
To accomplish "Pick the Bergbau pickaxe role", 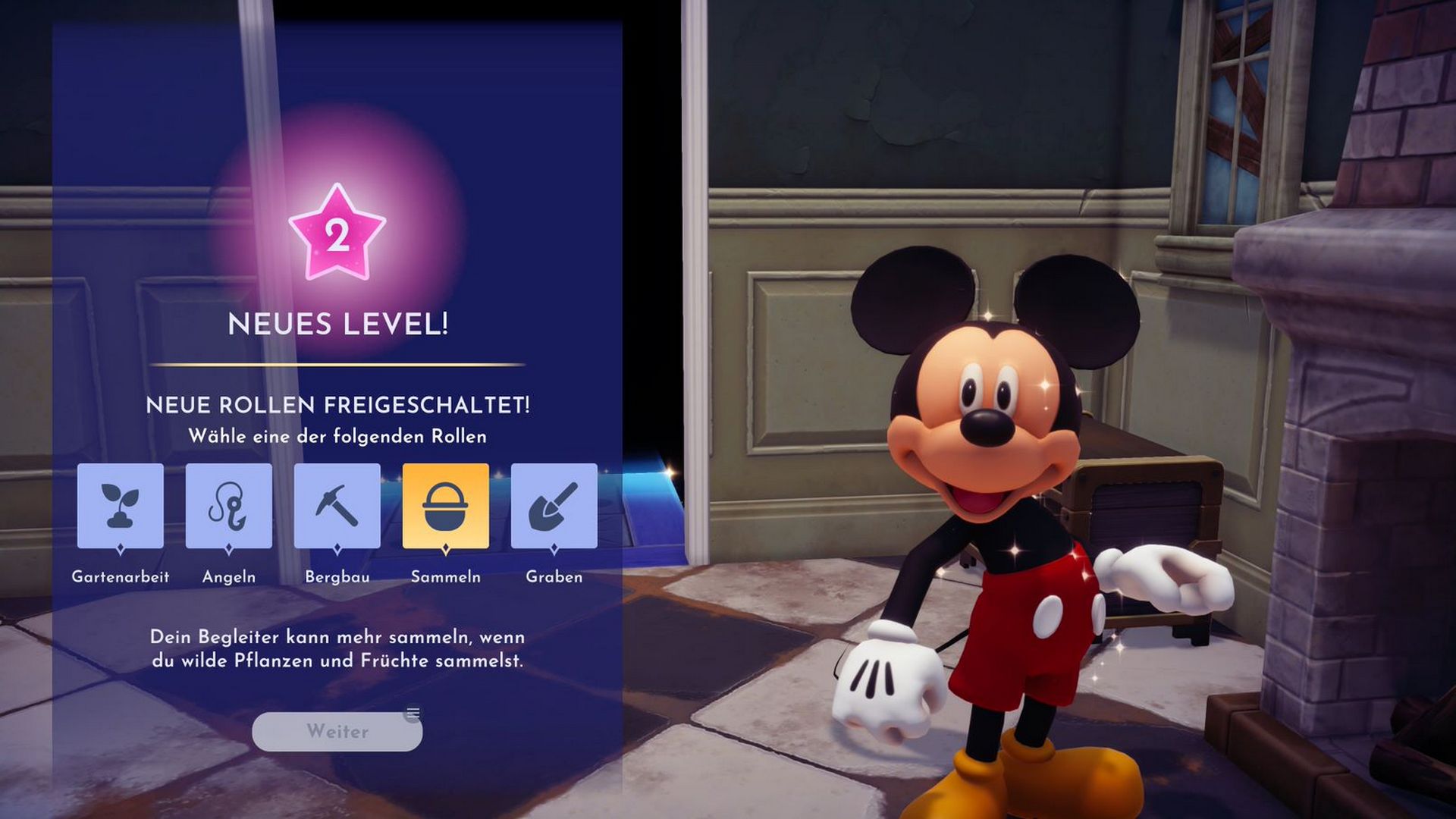I will pos(337,506).
